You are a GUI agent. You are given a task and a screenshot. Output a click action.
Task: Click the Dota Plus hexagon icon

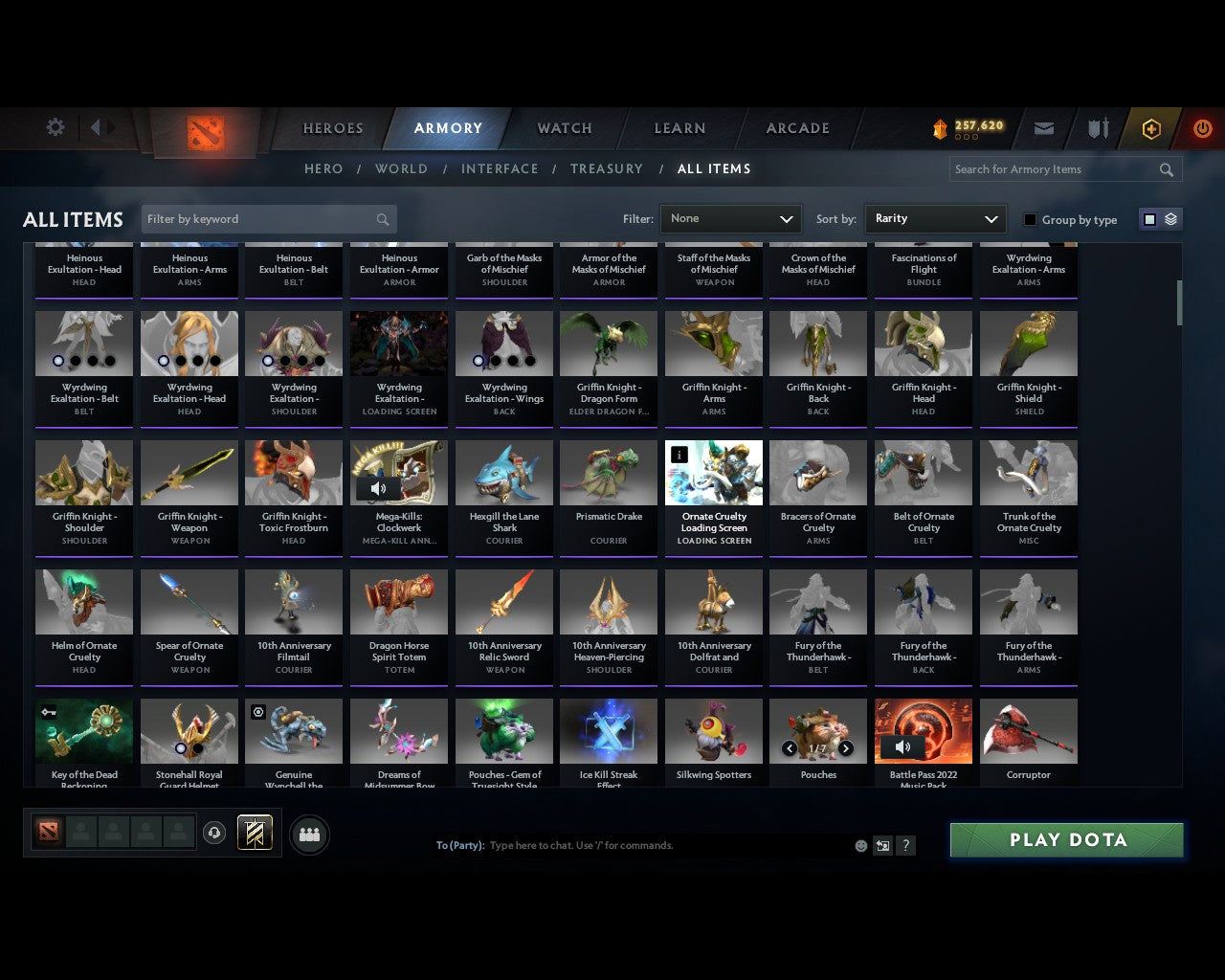coord(1150,127)
